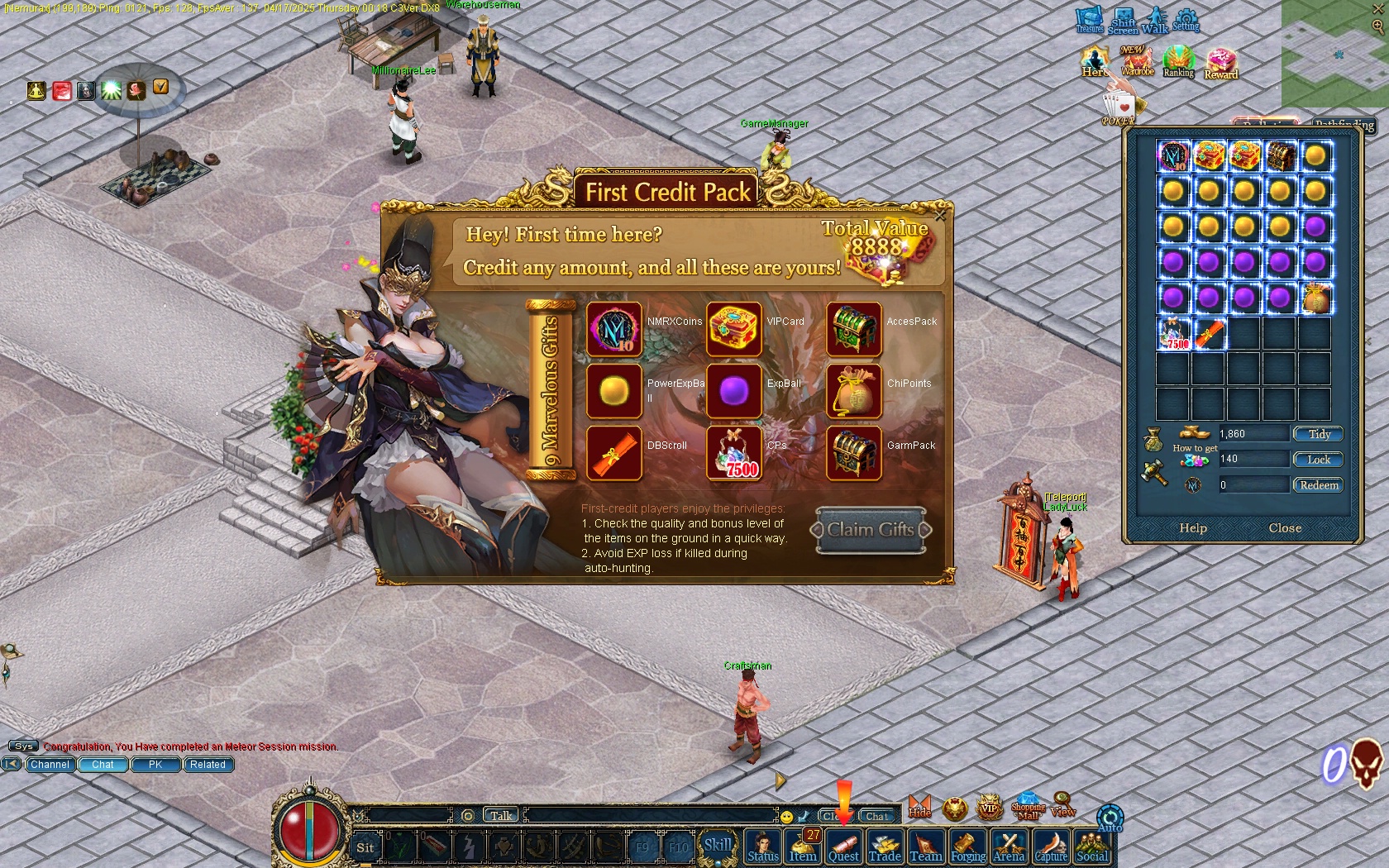
Task: Lock the inventory
Action: click(x=1319, y=460)
